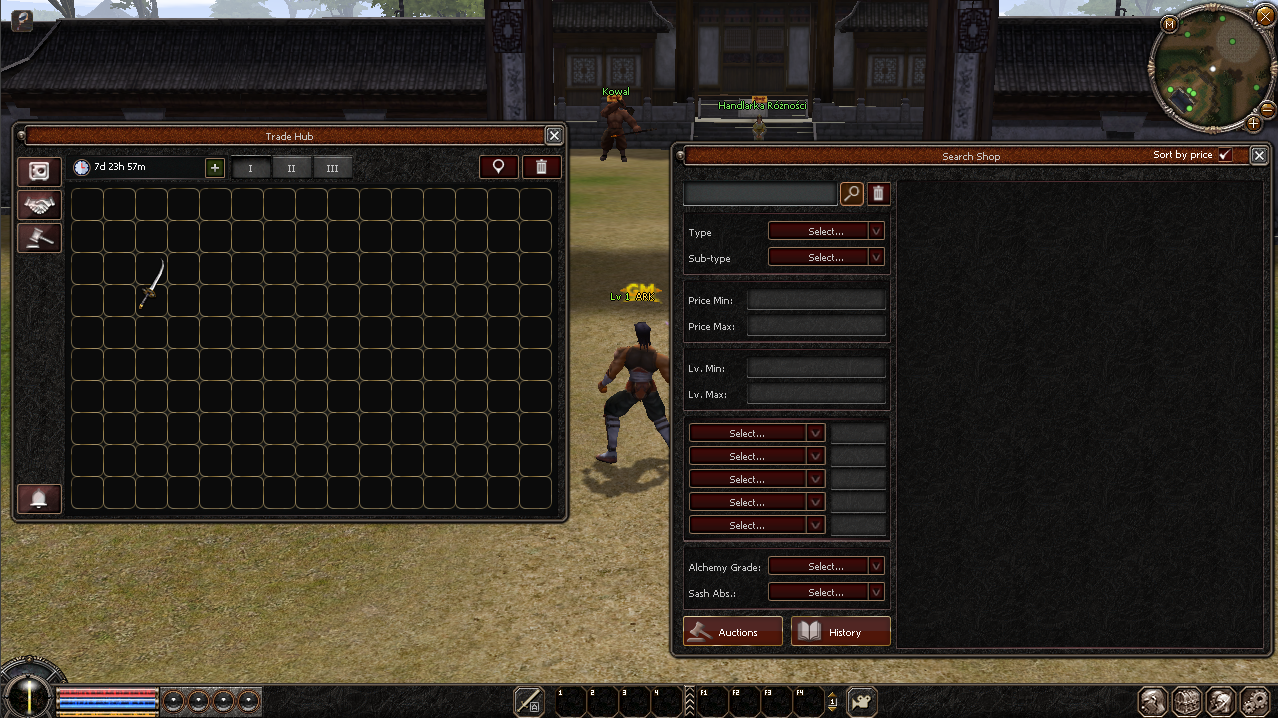The width and height of the screenshot is (1278, 718).
Task: Click the Price Min input field
Action: pyautogui.click(x=816, y=300)
